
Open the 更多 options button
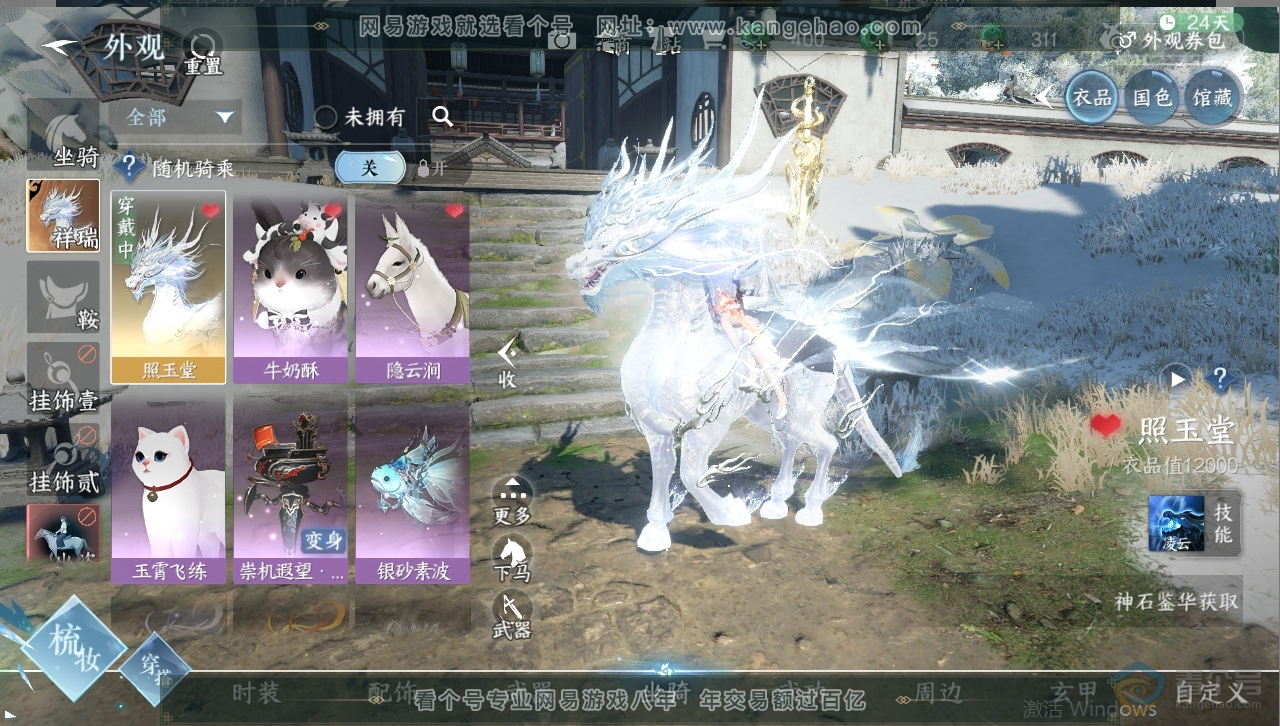(x=512, y=499)
